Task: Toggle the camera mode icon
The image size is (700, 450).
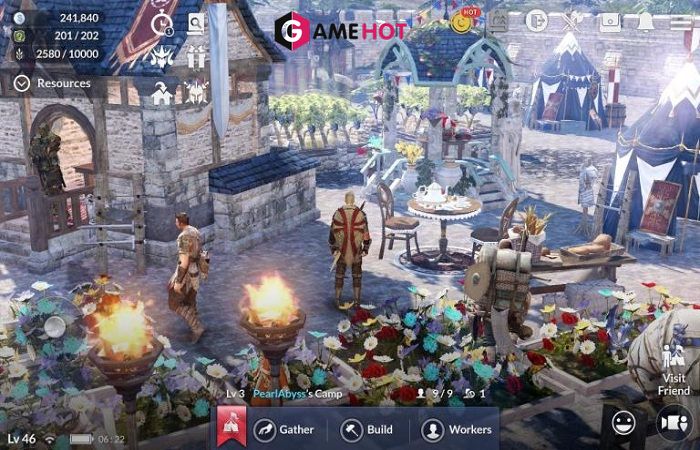Action: coord(672,424)
